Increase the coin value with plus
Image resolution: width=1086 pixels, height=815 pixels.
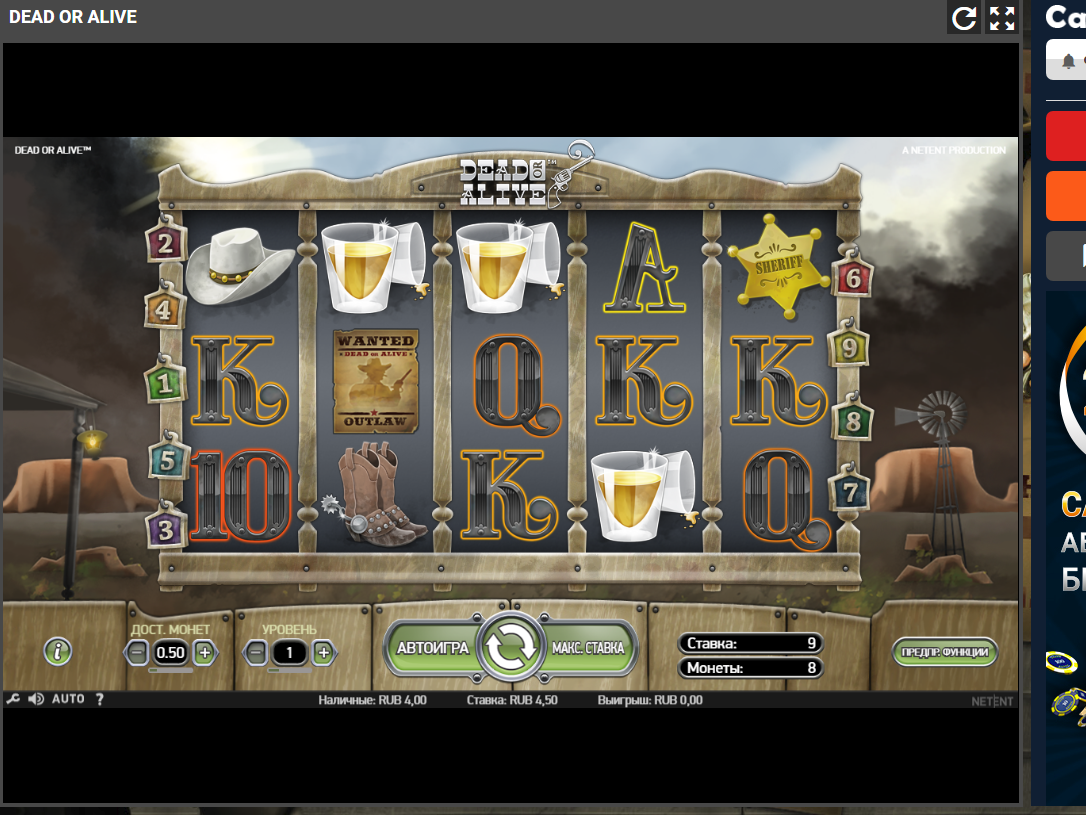(204, 653)
